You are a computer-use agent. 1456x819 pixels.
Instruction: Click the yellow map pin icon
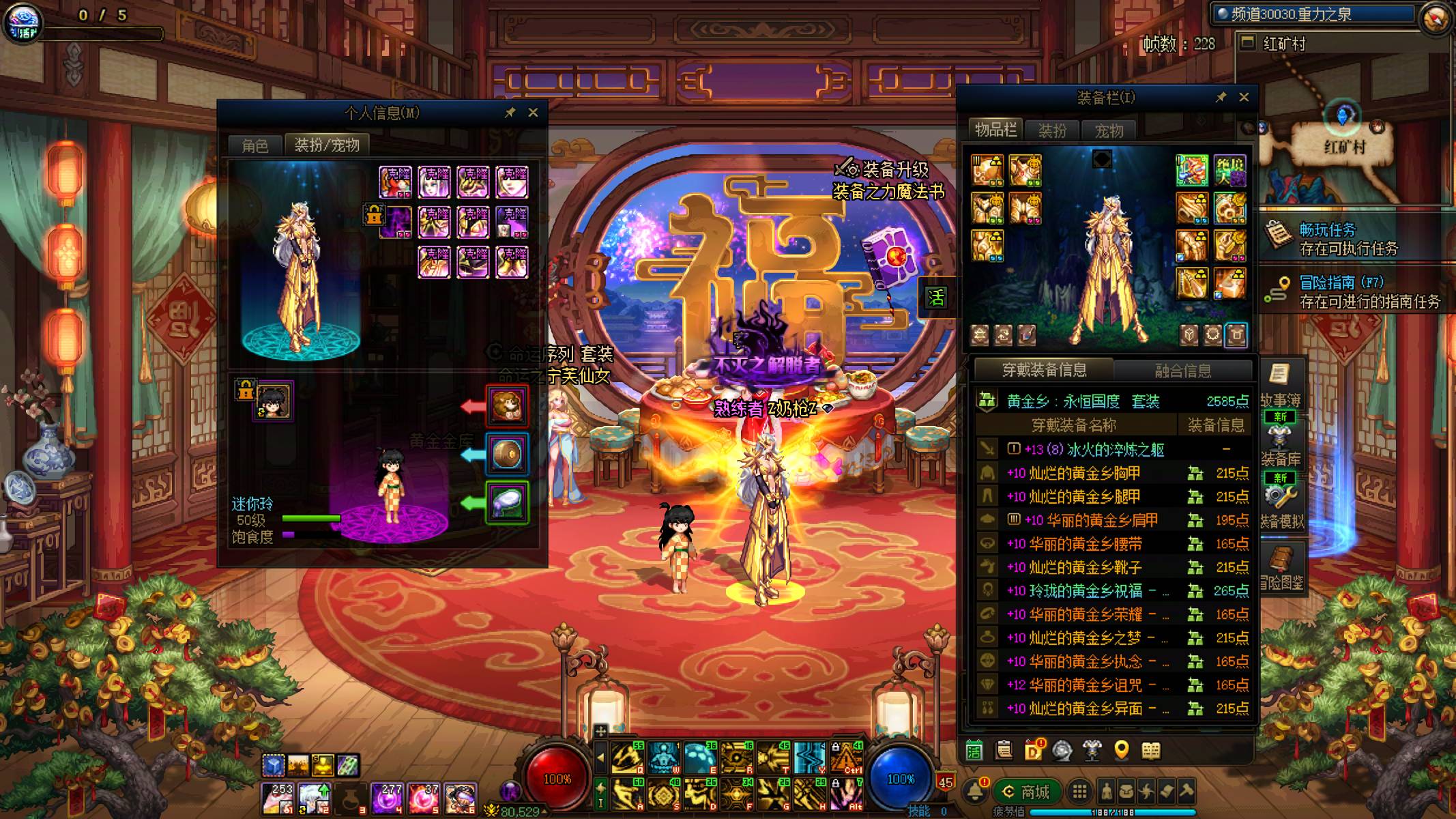coord(1121,751)
